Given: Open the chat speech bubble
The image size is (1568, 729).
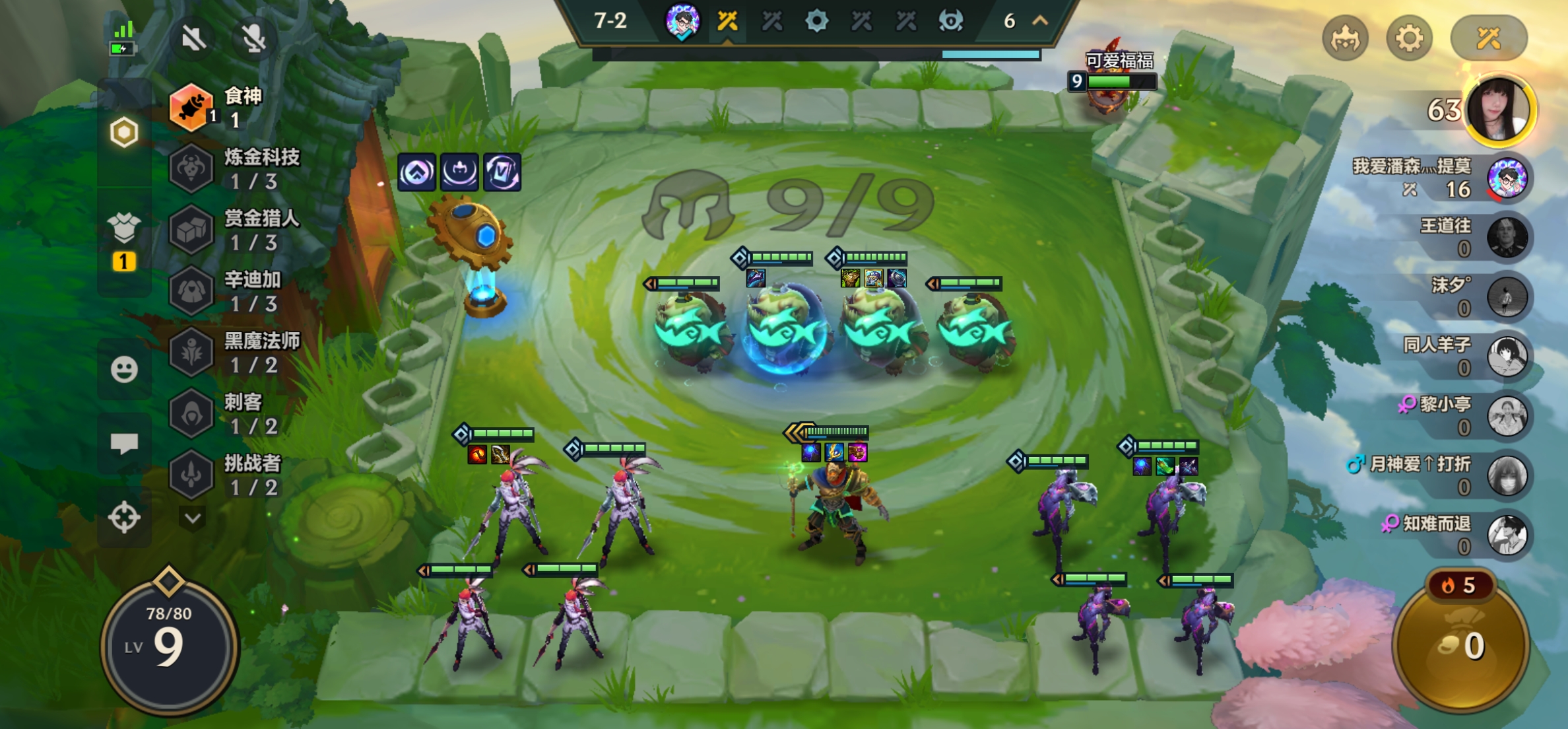Looking at the screenshot, I should [124, 443].
